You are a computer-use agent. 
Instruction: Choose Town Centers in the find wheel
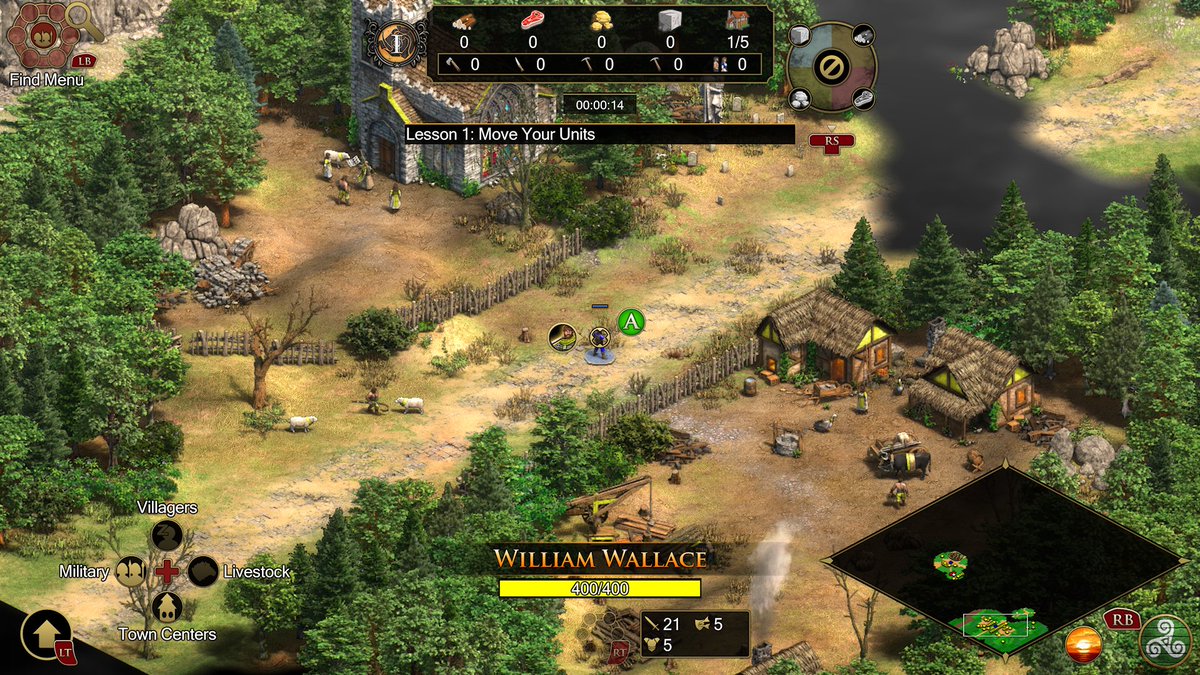pyautogui.click(x=166, y=607)
